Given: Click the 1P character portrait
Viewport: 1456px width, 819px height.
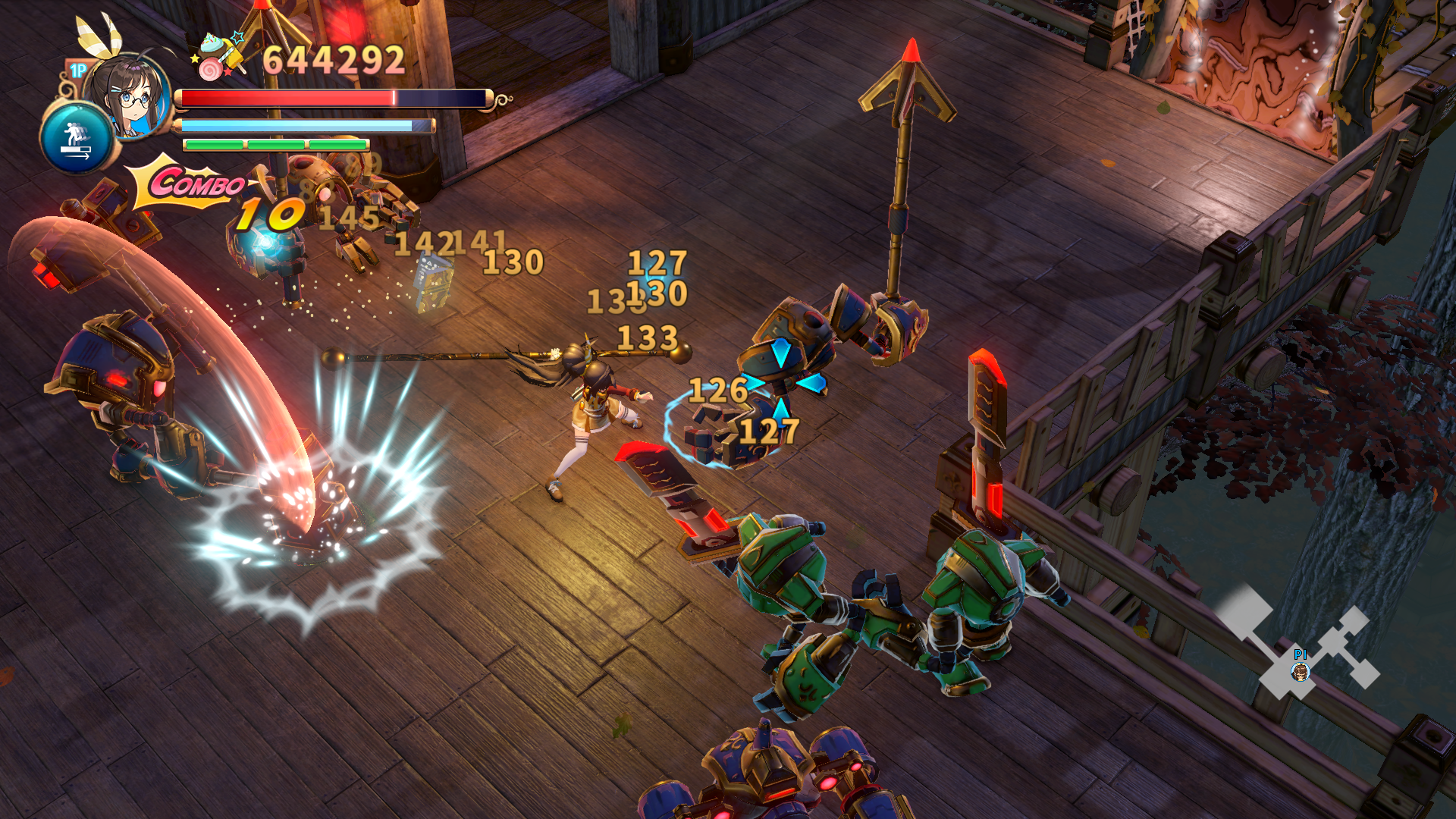Looking at the screenshot, I should coord(130,95).
